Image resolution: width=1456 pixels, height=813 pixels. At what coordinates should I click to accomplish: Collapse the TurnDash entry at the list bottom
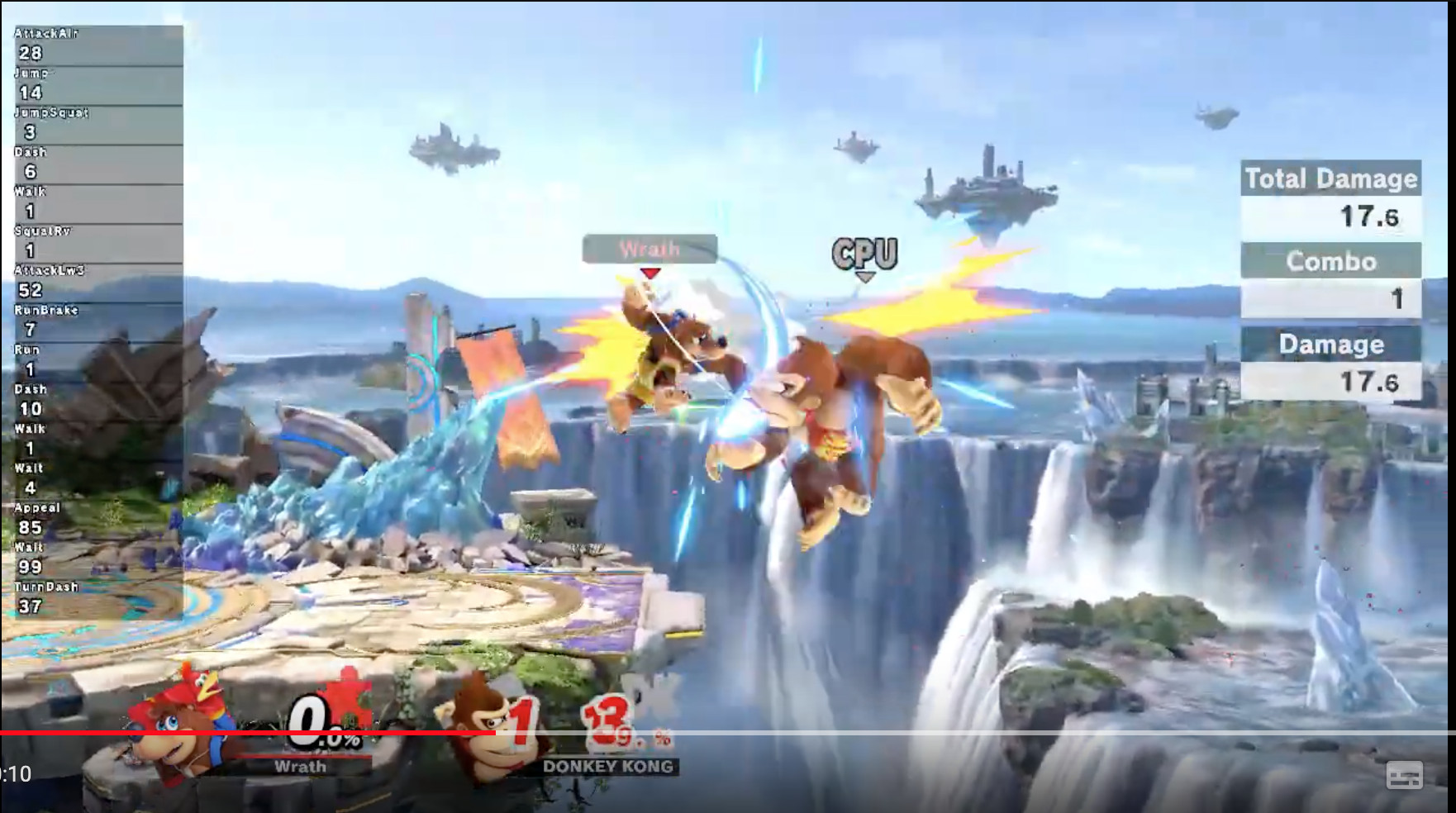[45, 587]
